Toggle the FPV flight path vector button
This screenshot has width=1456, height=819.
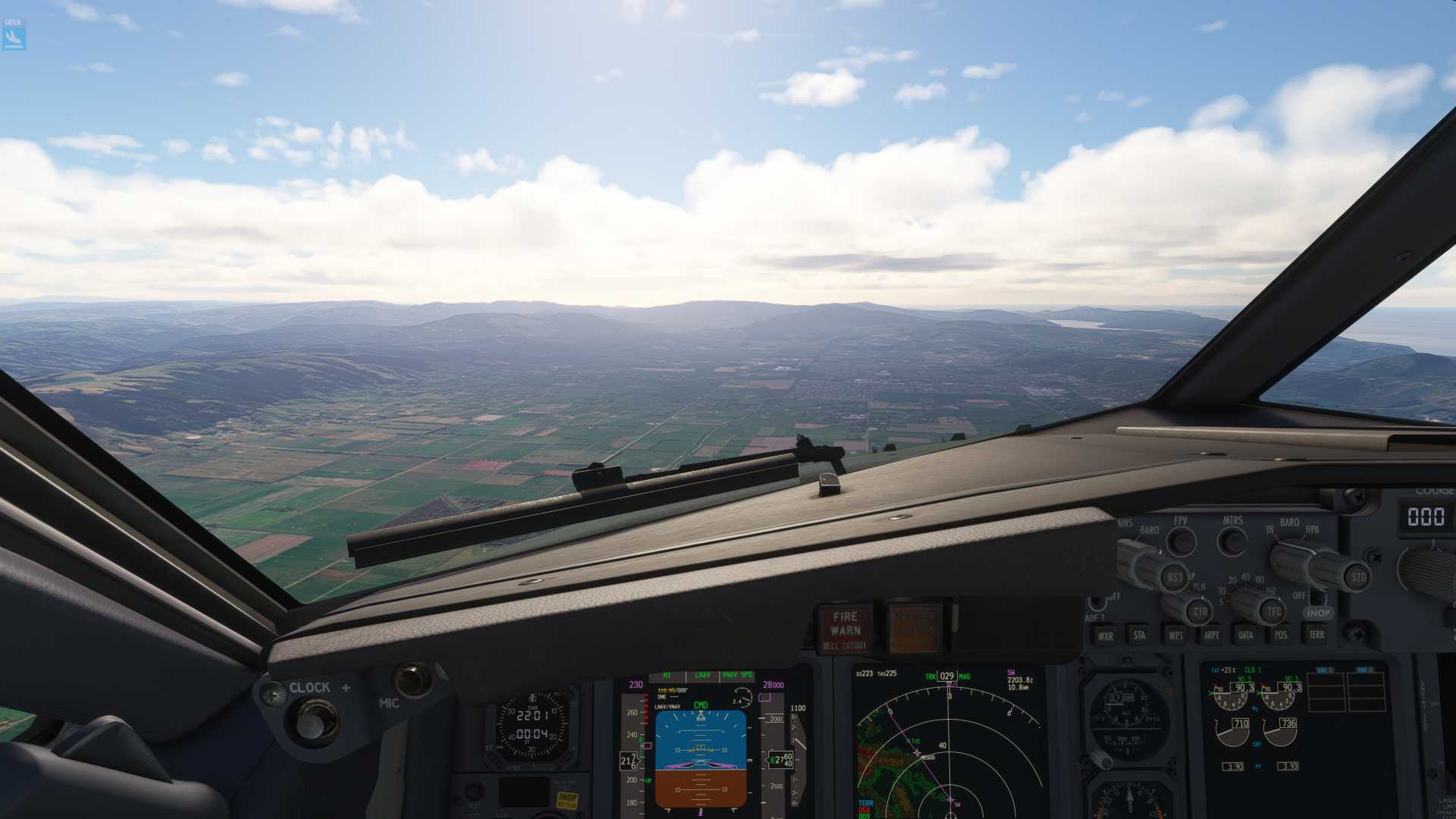1183,541
